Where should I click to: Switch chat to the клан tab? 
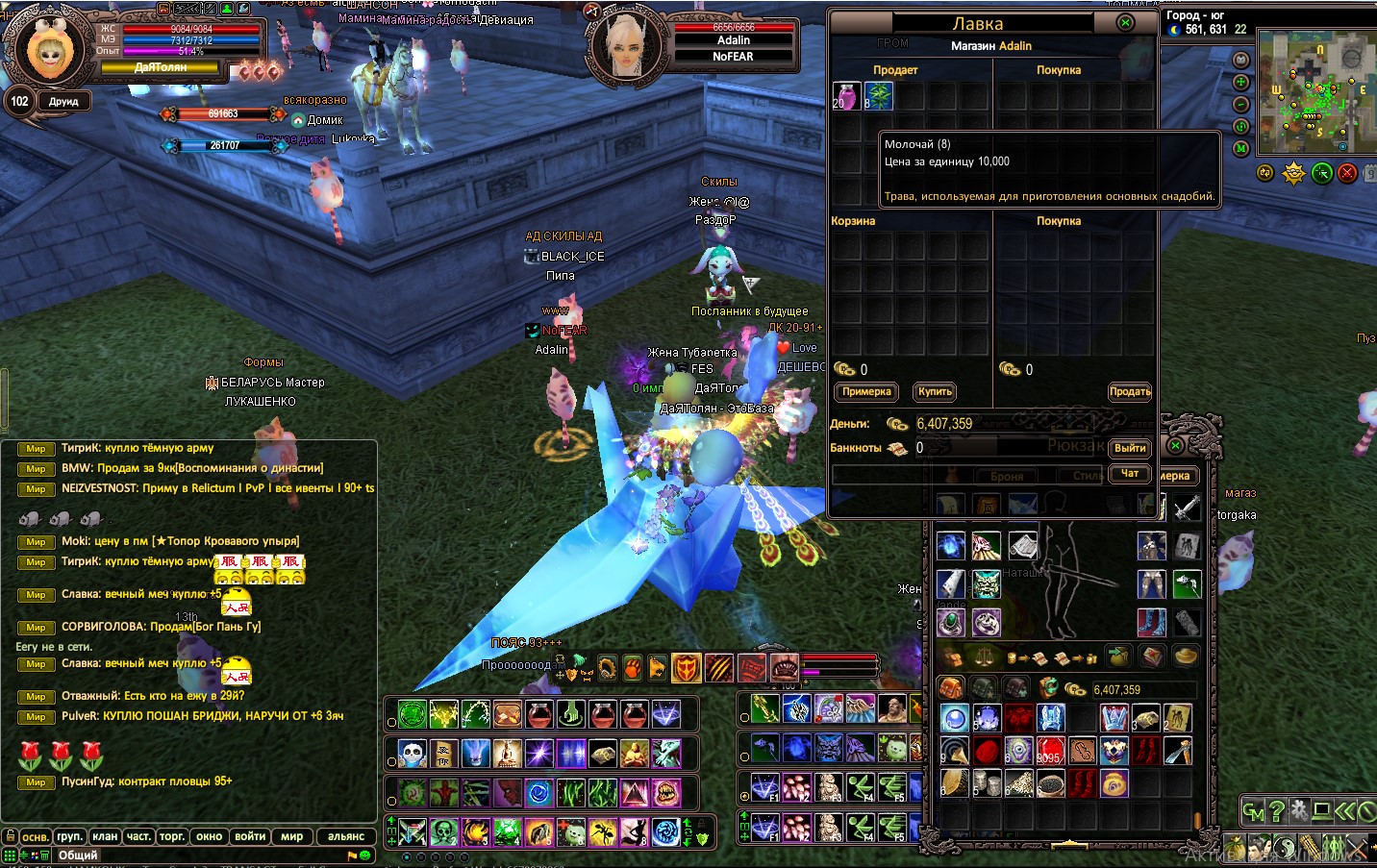105,836
